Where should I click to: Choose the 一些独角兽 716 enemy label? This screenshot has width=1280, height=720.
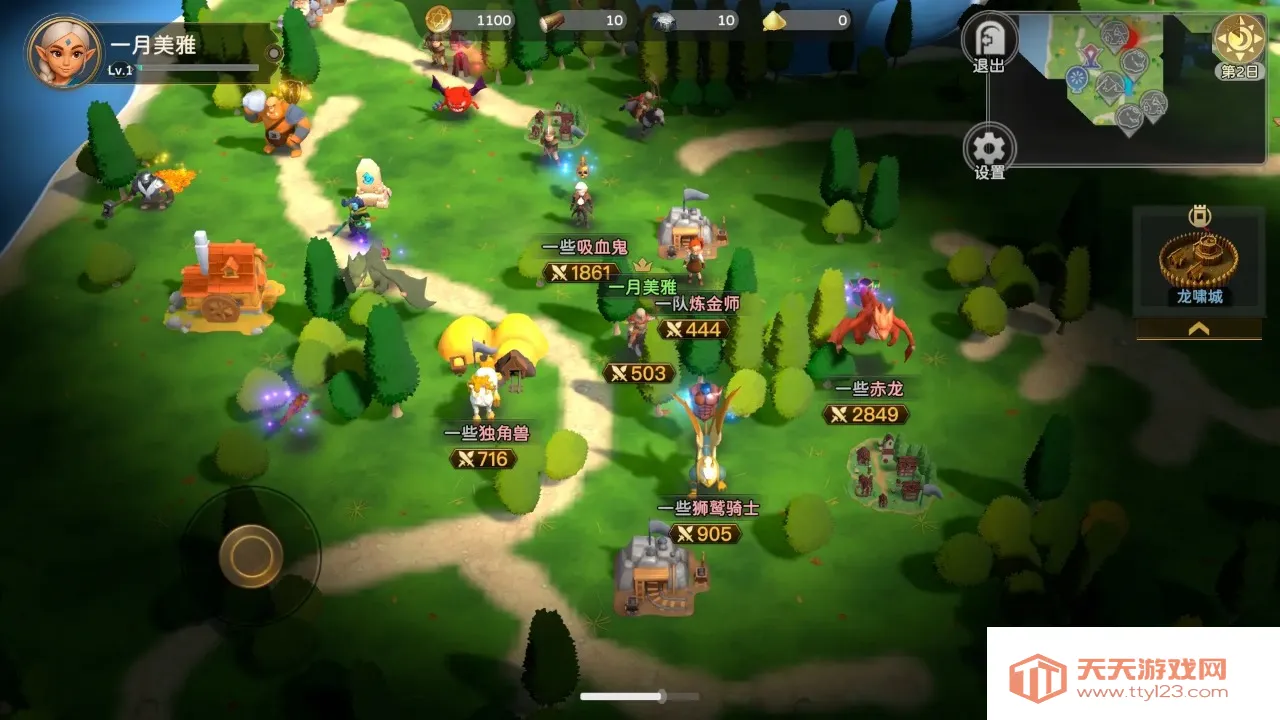485,458
